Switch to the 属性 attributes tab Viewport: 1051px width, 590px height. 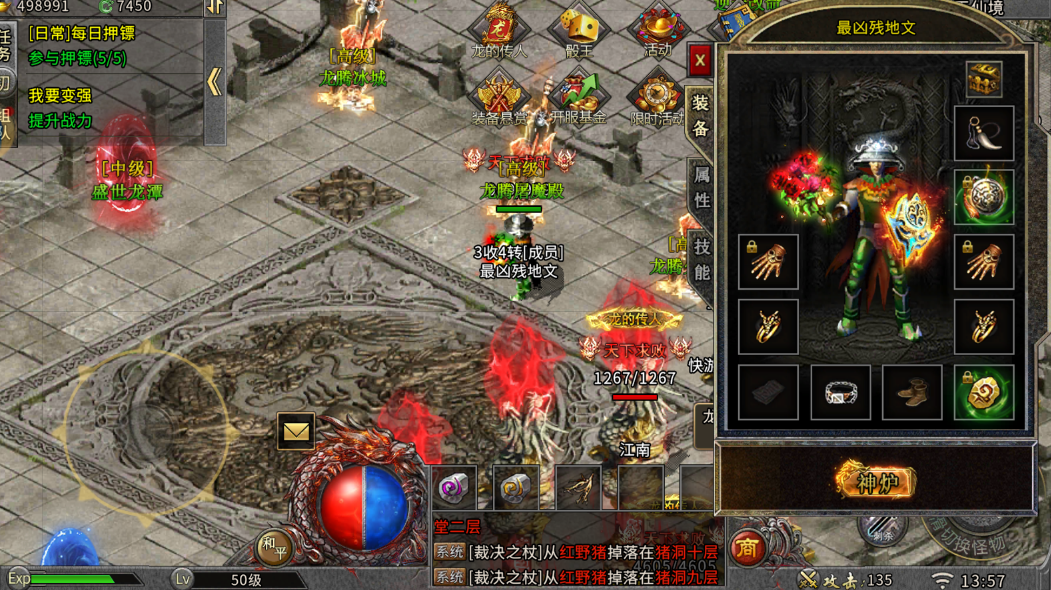[701, 187]
